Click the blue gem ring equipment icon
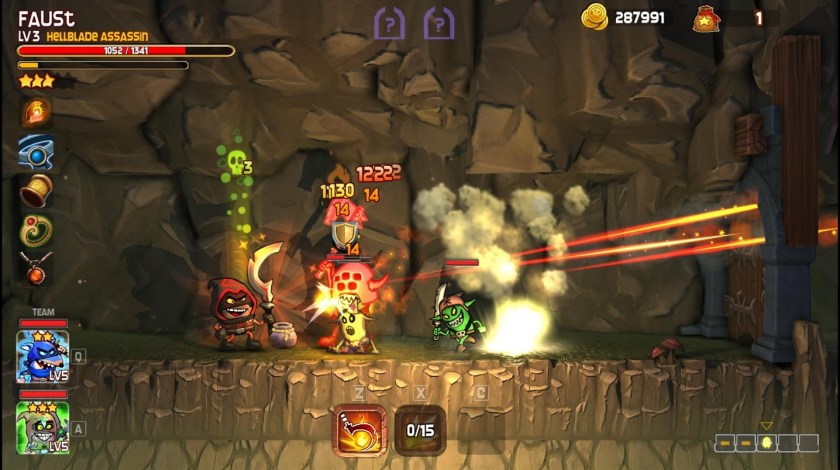 (37, 151)
